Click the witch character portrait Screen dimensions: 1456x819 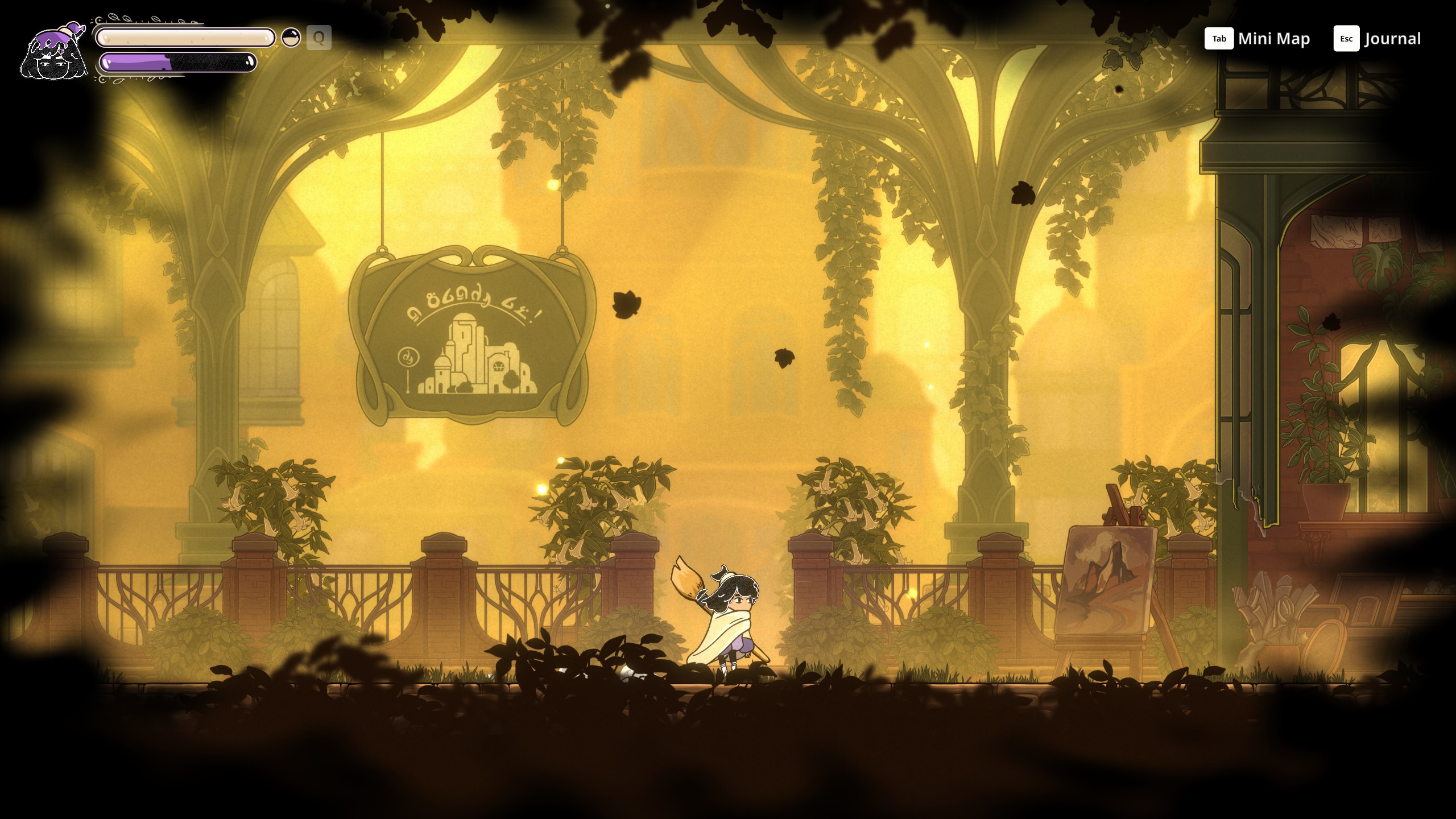click(53, 52)
